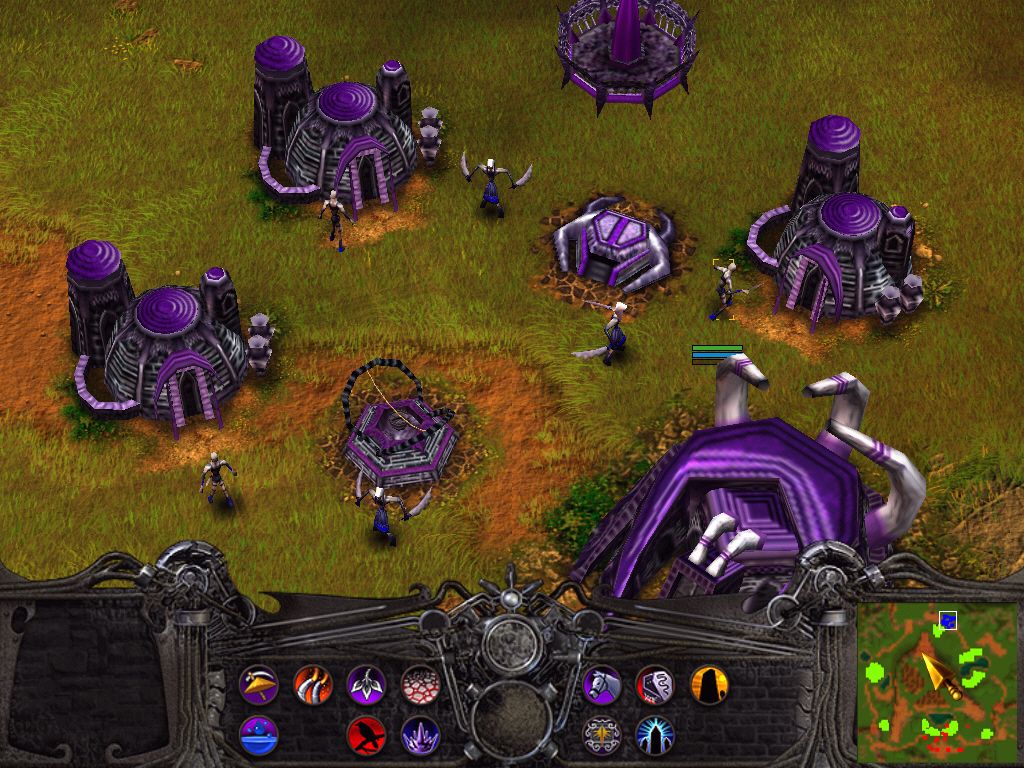Image resolution: width=1024 pixels, height=768 pixels.
Task: Choose the black crow on red icon
Action: pyautogui.click(x=366, y=736)
